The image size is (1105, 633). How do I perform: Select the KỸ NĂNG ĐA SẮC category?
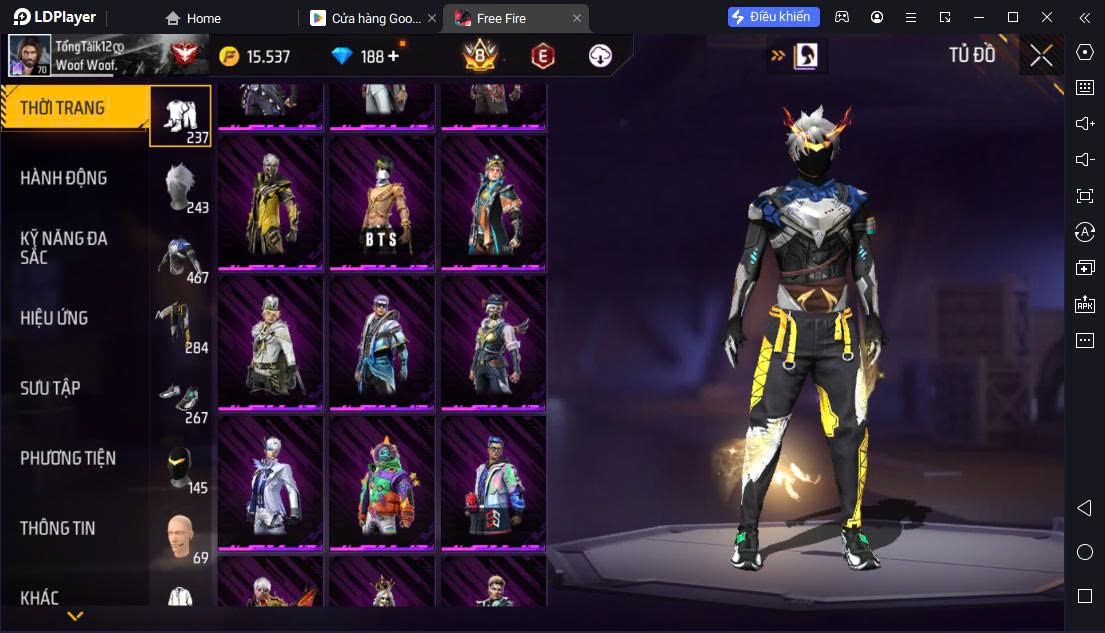point(63,248)
